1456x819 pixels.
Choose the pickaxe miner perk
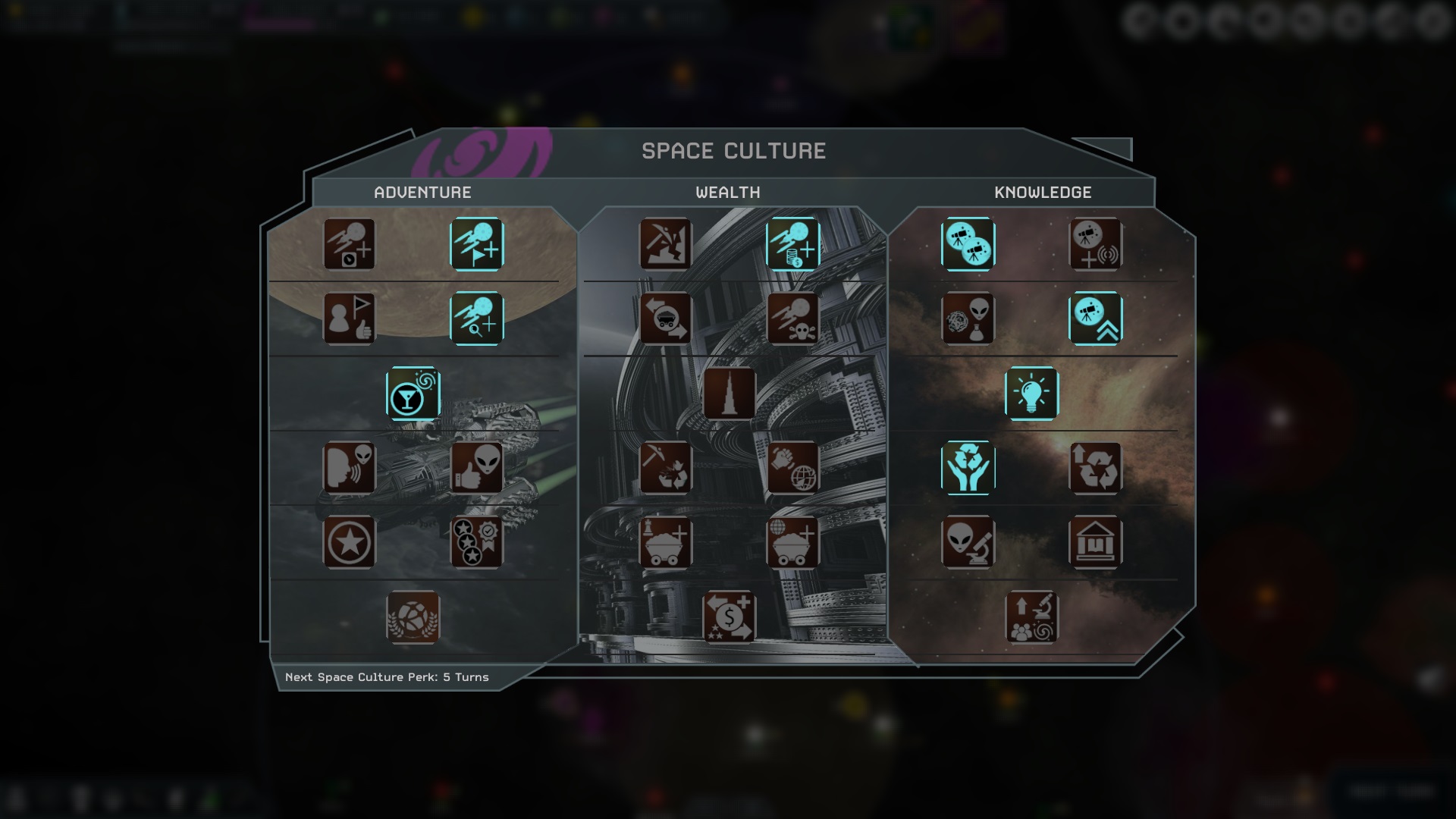pyautogui.click(x=665, y=244)
